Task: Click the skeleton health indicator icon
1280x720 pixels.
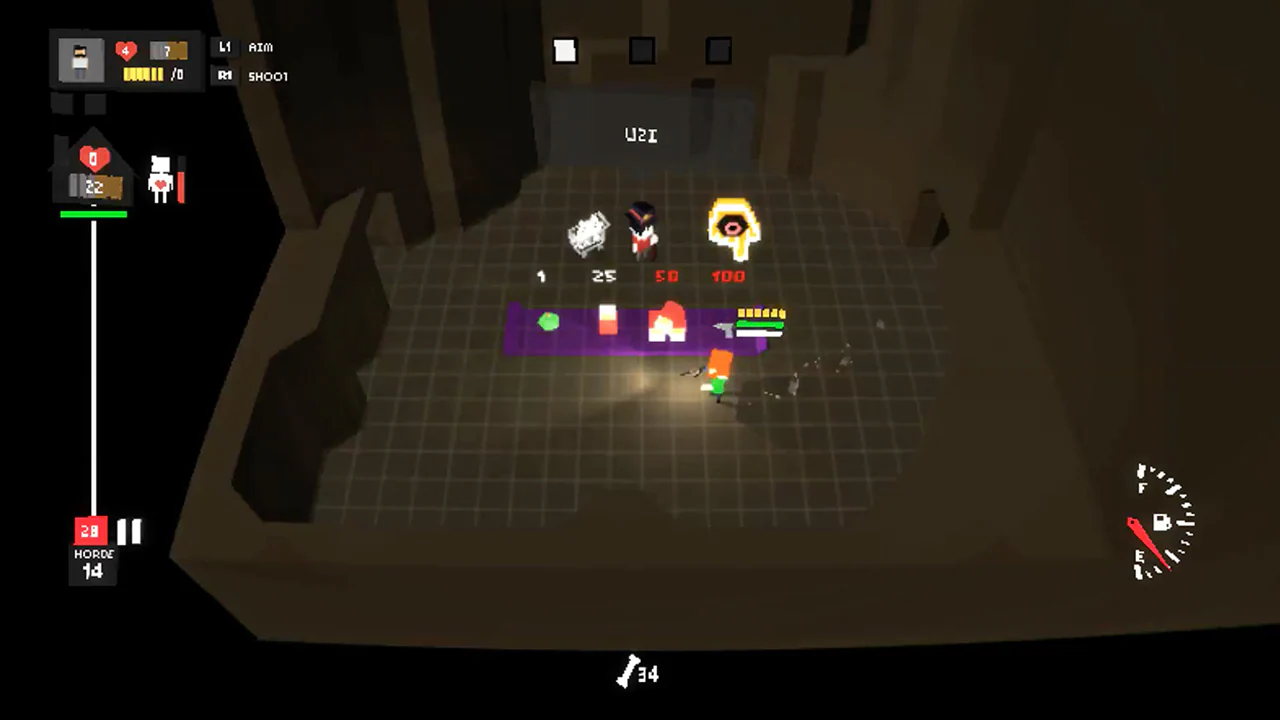Action: [160, 178]
